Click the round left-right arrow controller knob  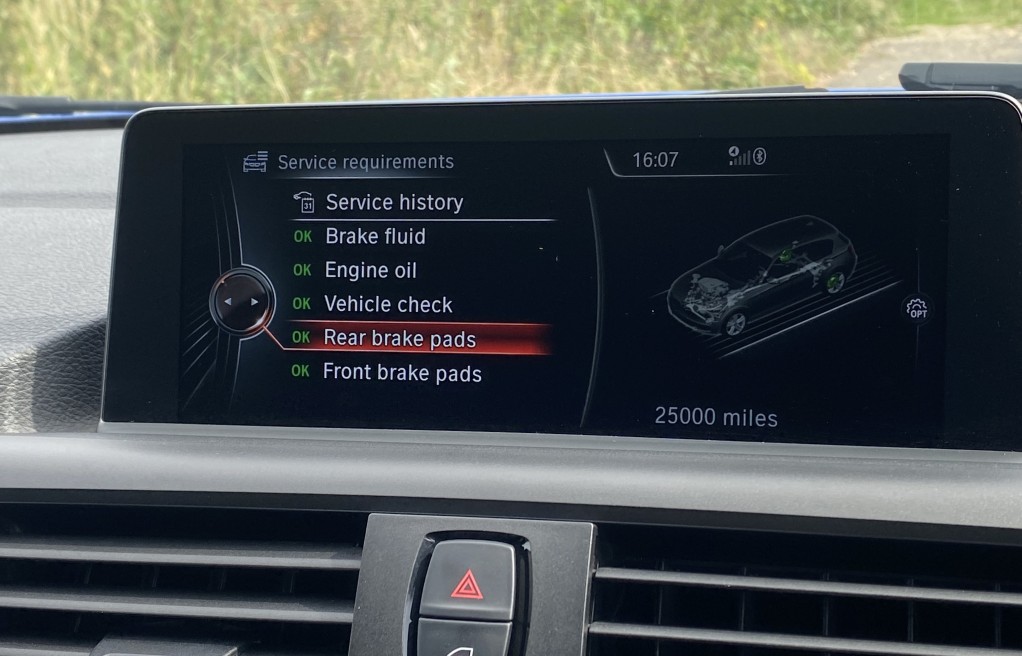(242, 301)
